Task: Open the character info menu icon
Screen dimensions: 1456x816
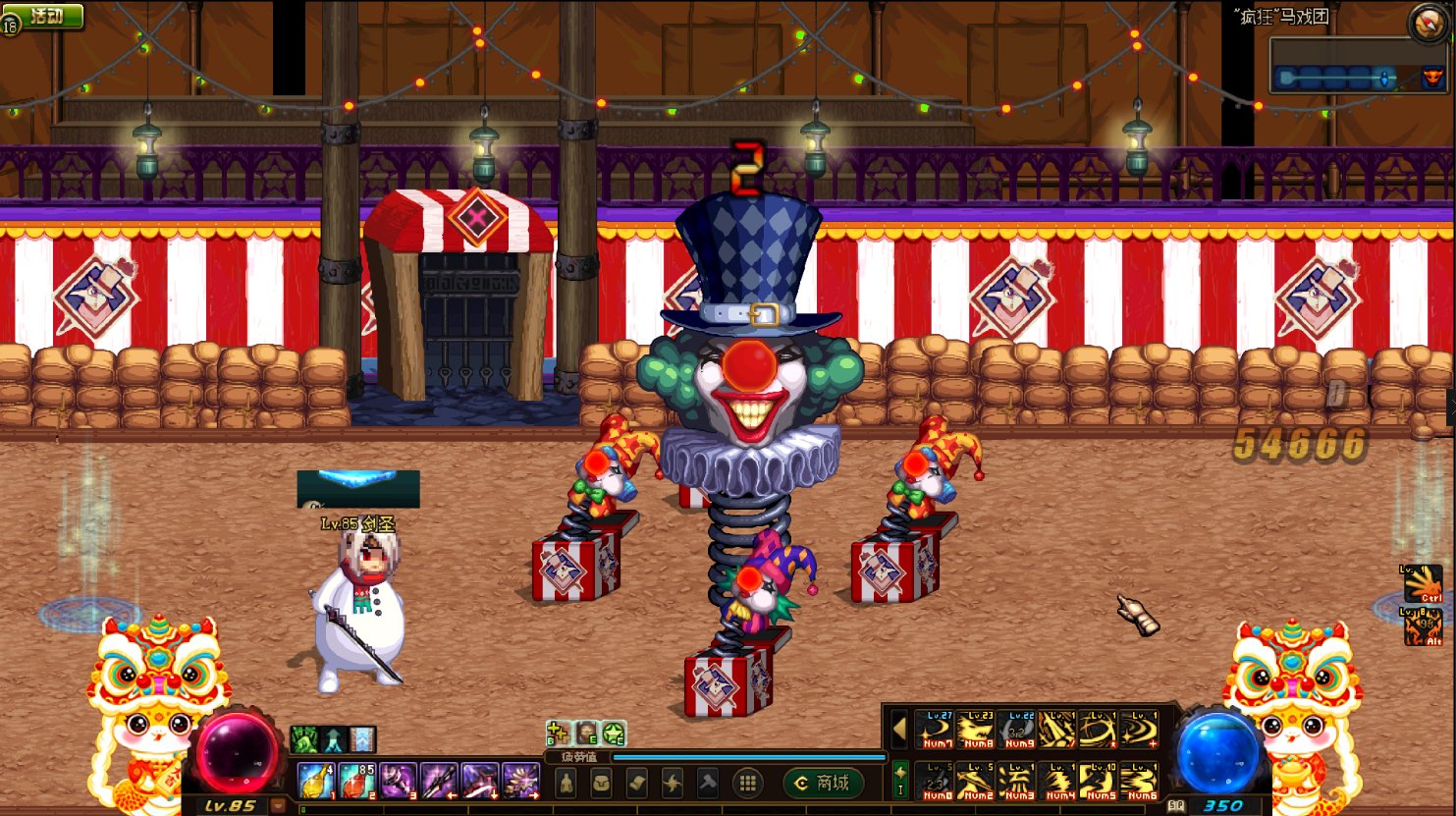Action: click(566, 783)
